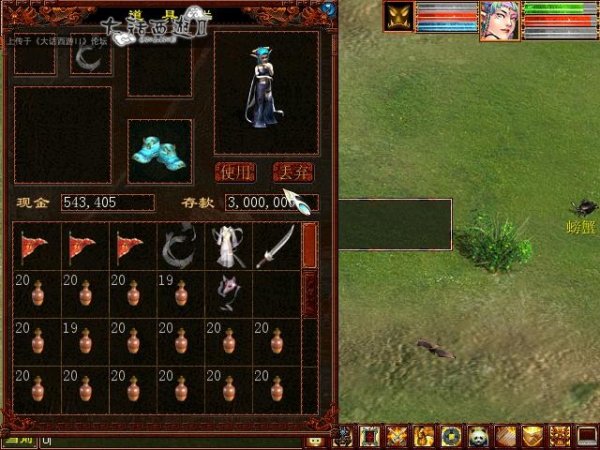The width and height of the screenshot is (600, 450).
Task: Open the golden shield icon on the toolbar
Action: tap(534, 437)
